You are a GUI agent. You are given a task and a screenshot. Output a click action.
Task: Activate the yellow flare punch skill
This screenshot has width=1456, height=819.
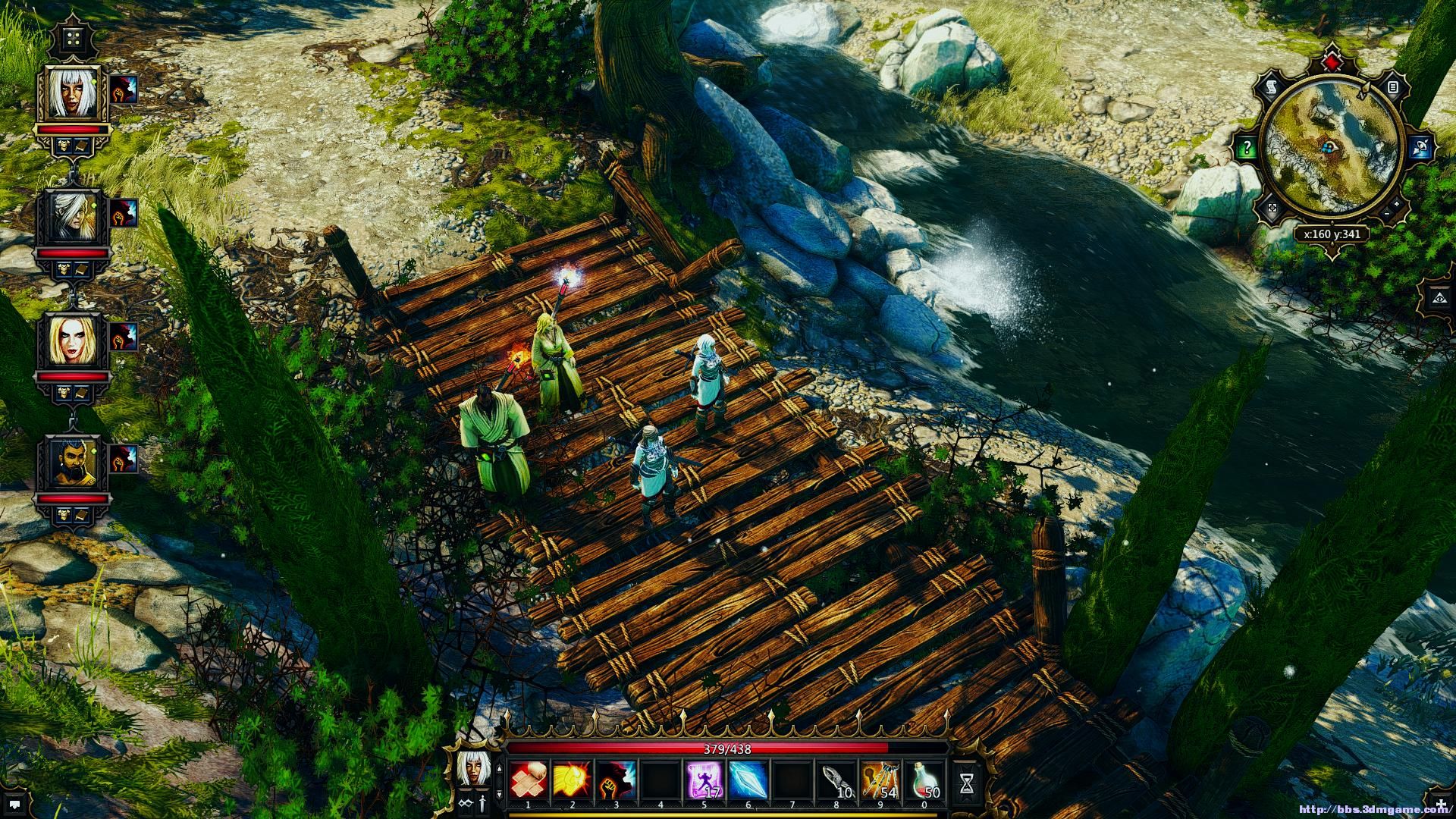pos(573,780)
